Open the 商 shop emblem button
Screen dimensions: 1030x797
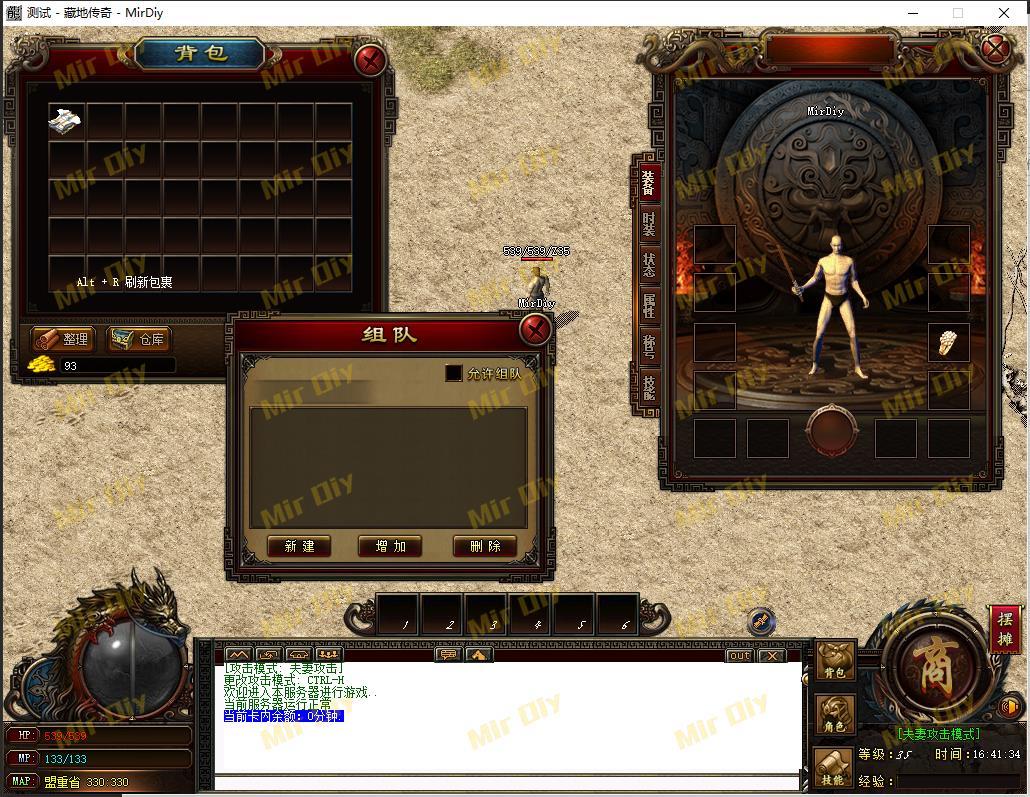[934, 667]
